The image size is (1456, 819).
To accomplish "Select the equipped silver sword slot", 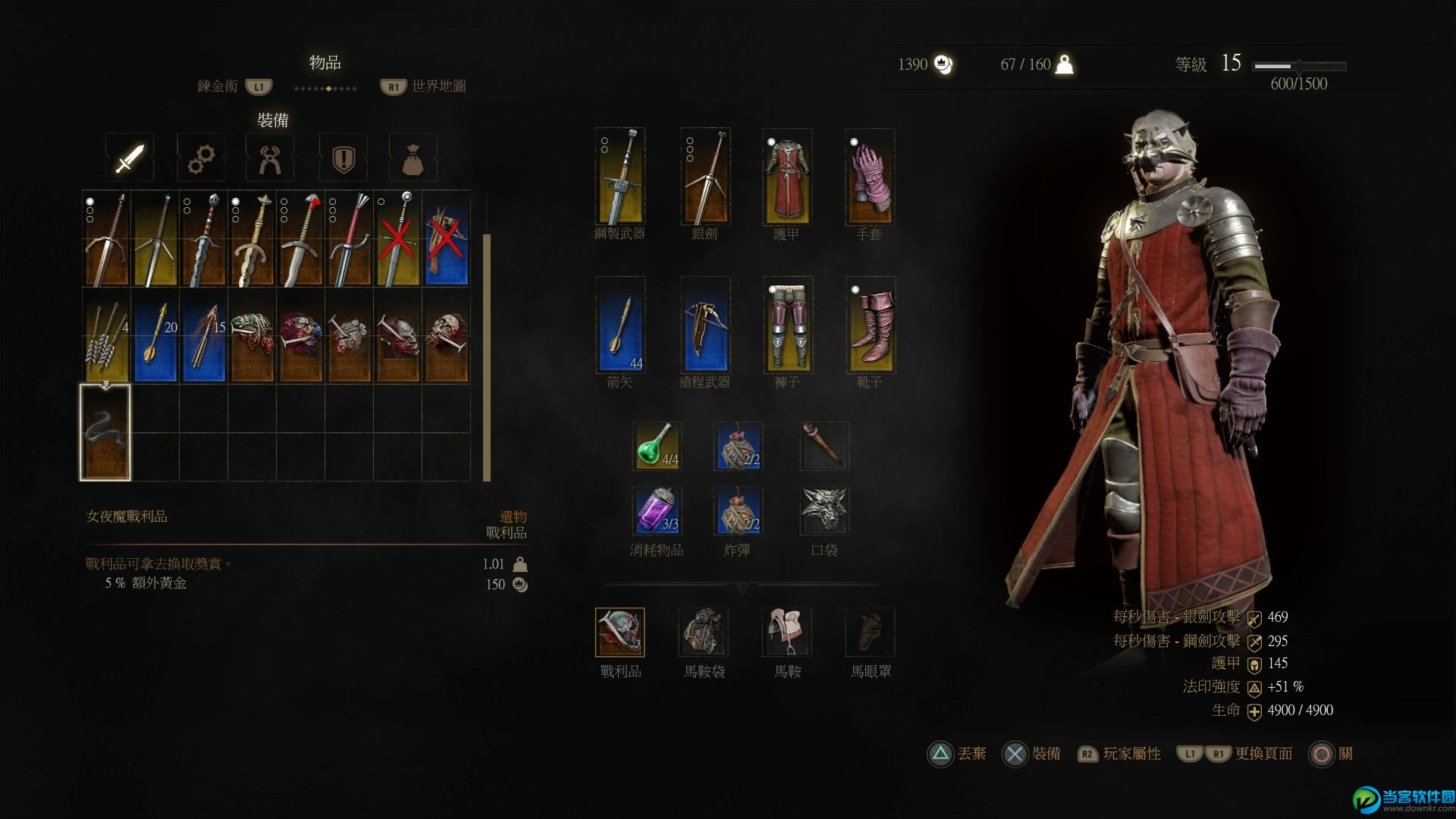I will 705,177.
